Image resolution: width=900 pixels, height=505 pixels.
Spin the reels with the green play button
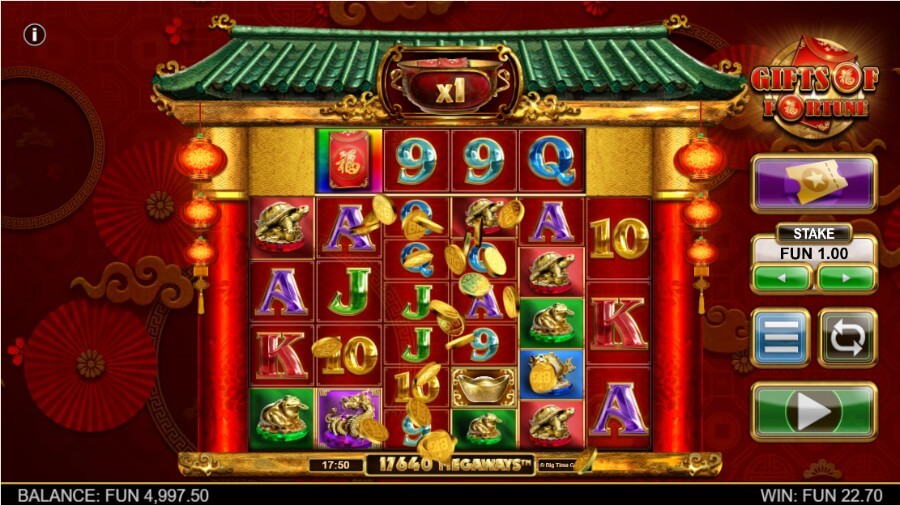point(813,410)
